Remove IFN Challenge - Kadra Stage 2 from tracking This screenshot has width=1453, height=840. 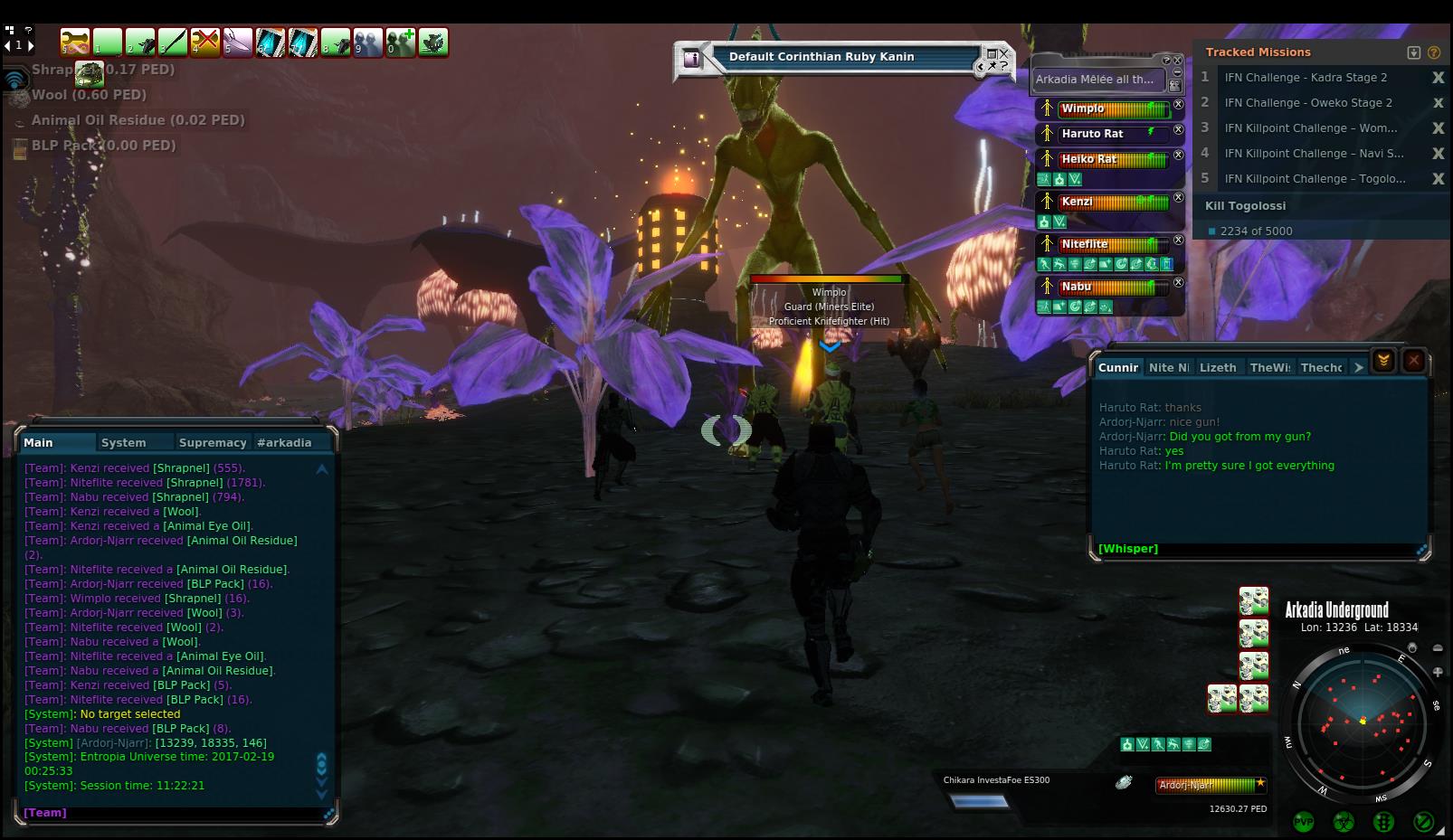coord(1438,78)
